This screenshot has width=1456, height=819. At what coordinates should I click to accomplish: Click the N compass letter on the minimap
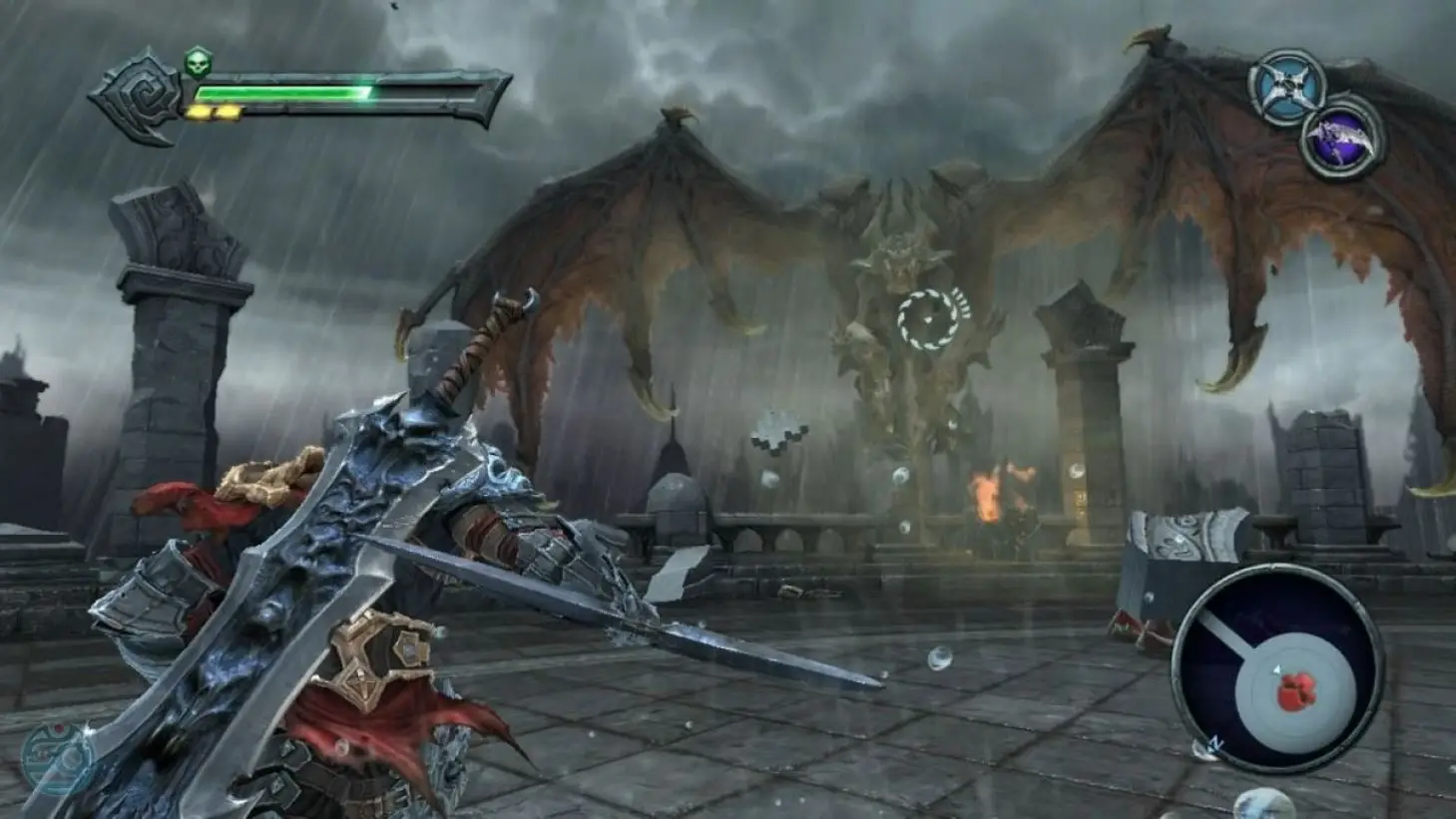tap(1216, 741)
